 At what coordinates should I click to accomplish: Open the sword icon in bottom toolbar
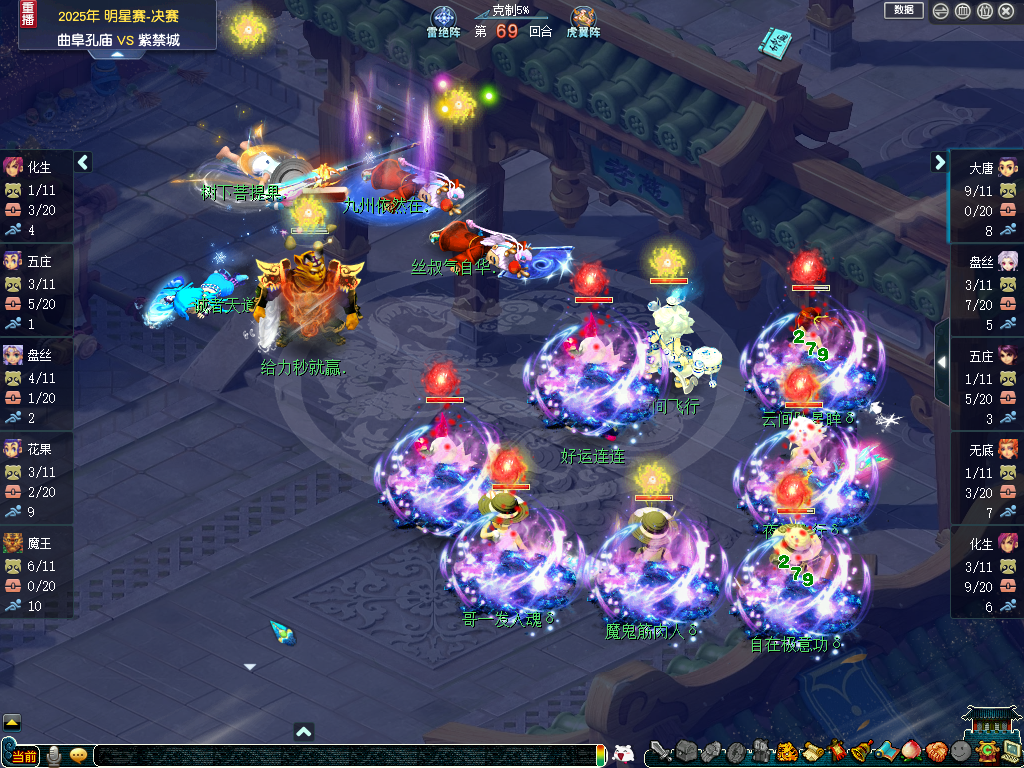coord(660,750)
